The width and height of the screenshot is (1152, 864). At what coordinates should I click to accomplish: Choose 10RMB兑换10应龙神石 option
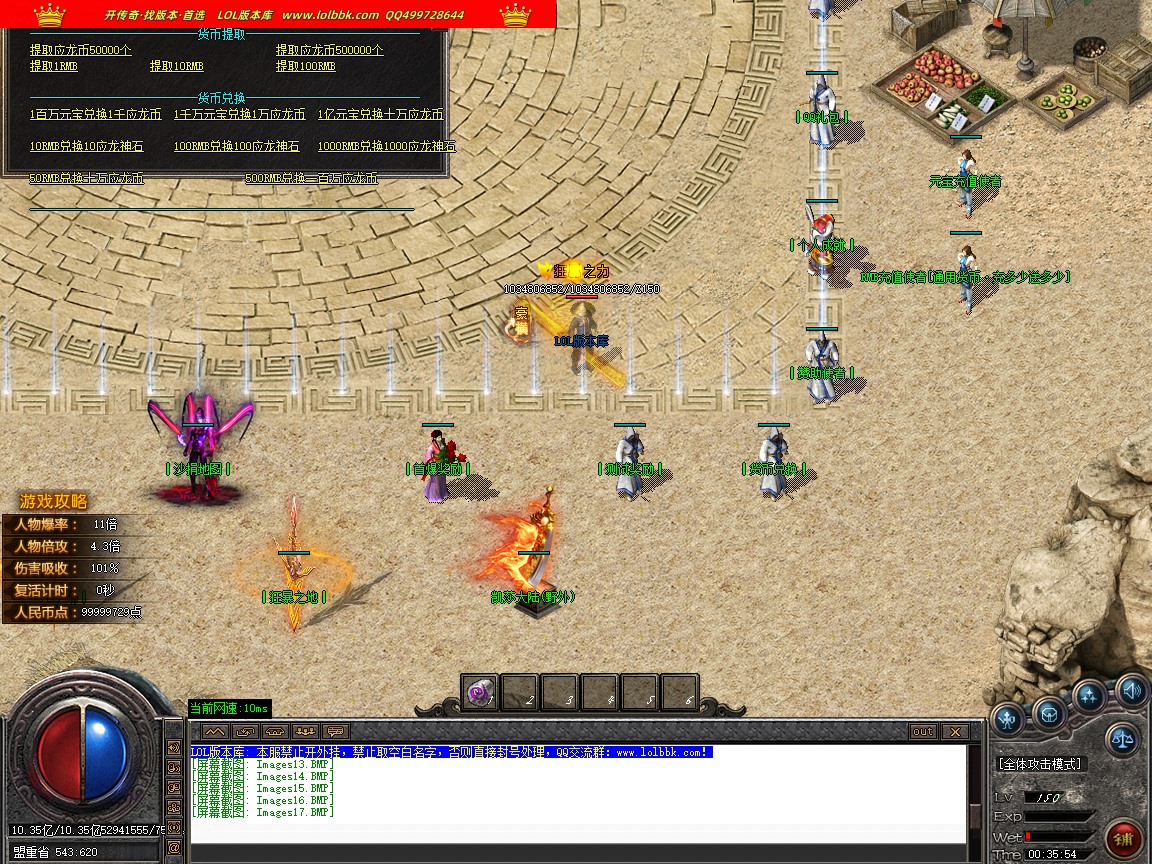86,146
